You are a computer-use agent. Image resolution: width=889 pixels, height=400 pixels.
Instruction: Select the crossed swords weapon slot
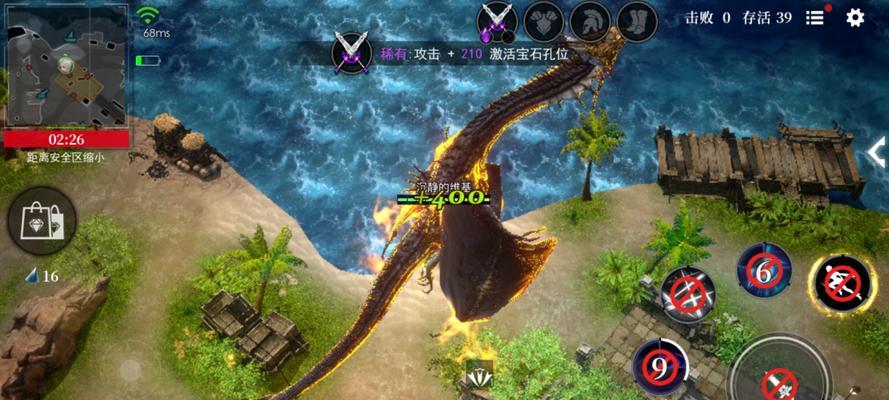(x=495, y=18)
